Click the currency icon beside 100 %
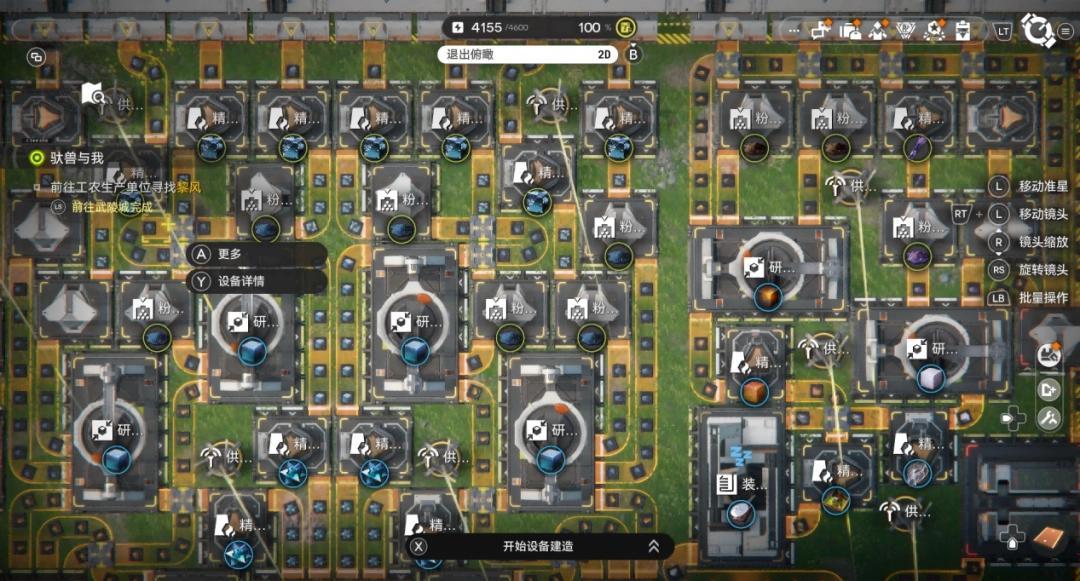Viewport: 1080px width, 581px height. [626, 27]
